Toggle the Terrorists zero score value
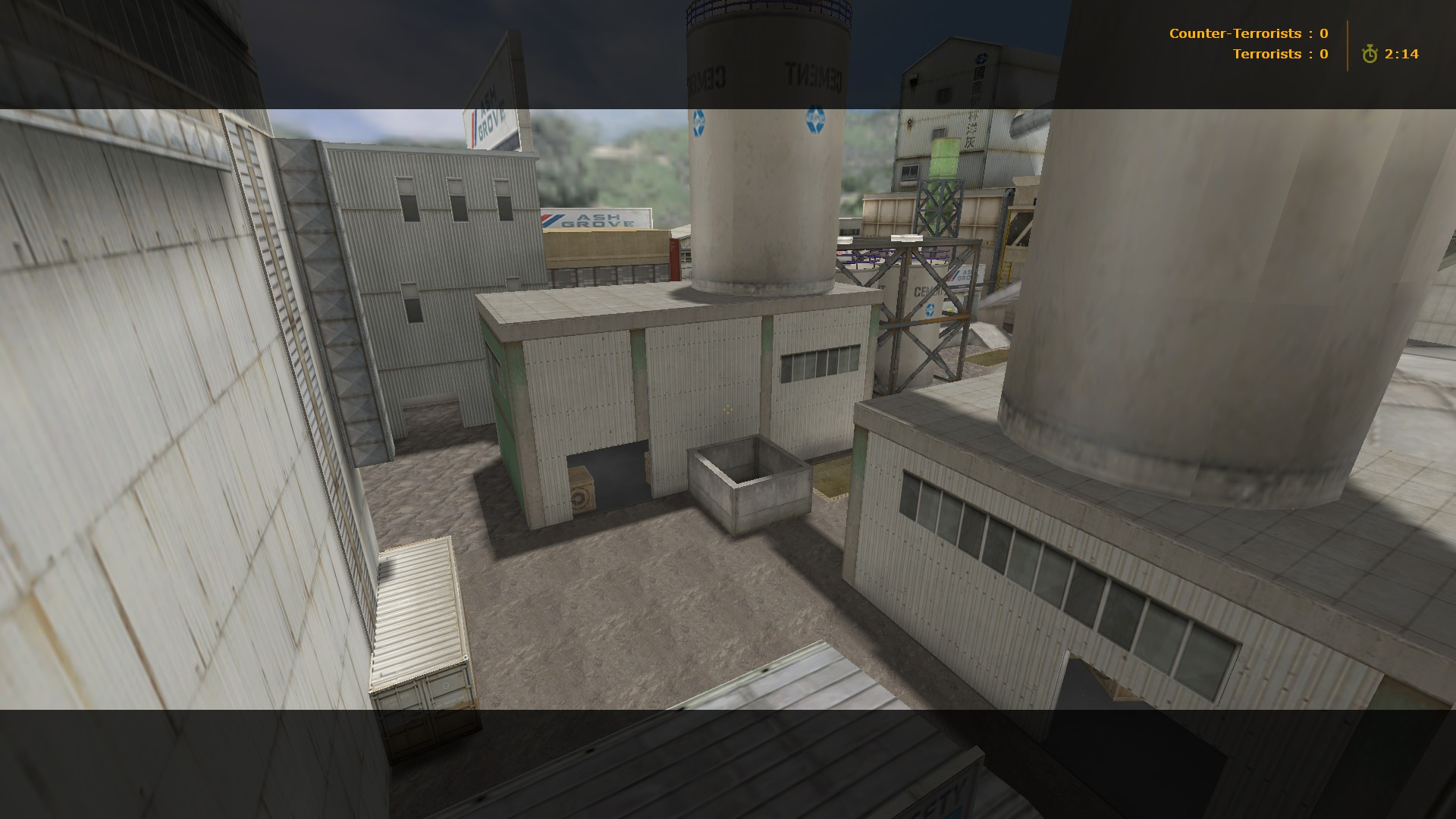 [x=1323, y=54]
